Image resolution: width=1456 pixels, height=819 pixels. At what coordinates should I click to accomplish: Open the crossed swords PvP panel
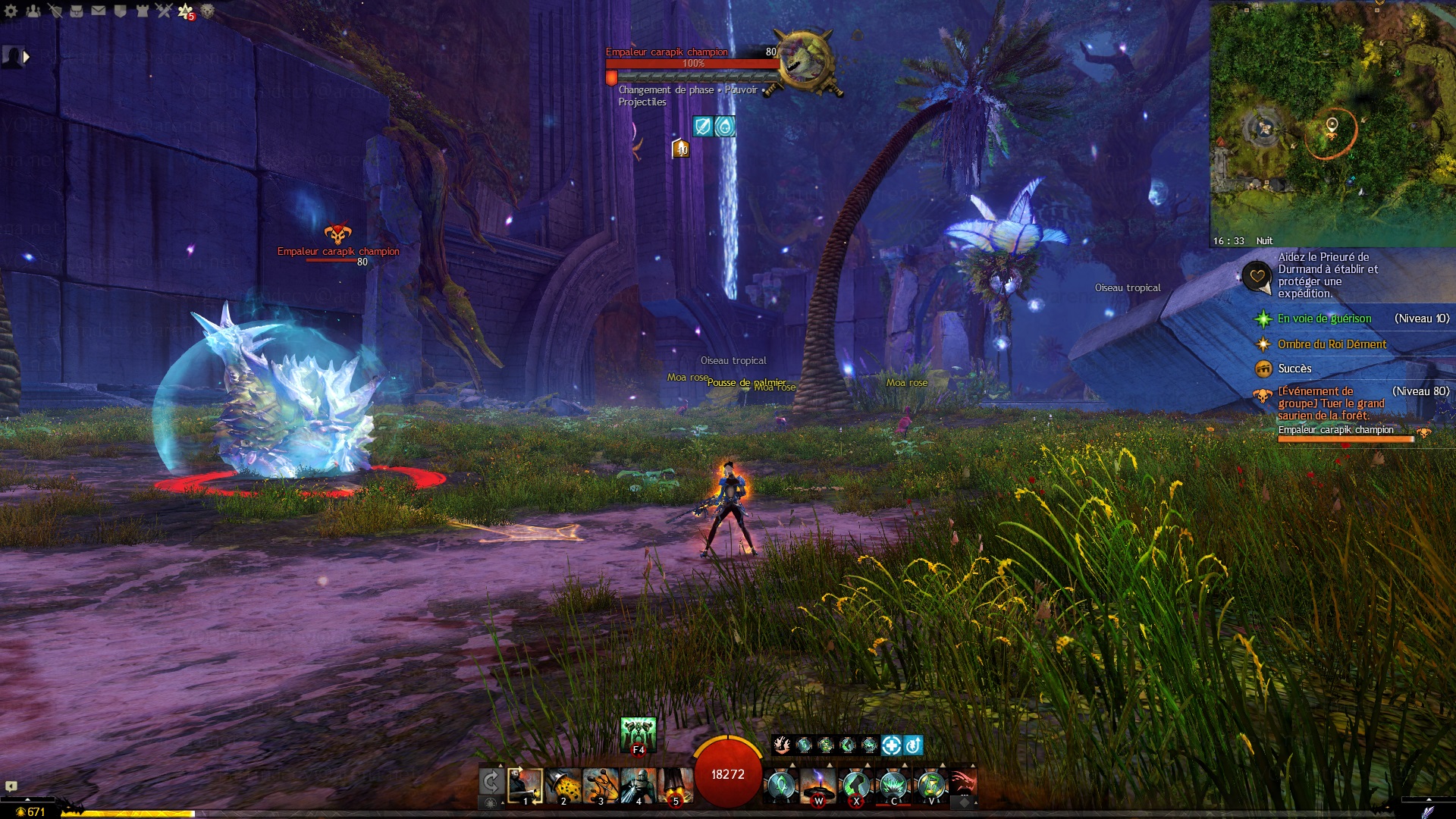click(164, 11)
